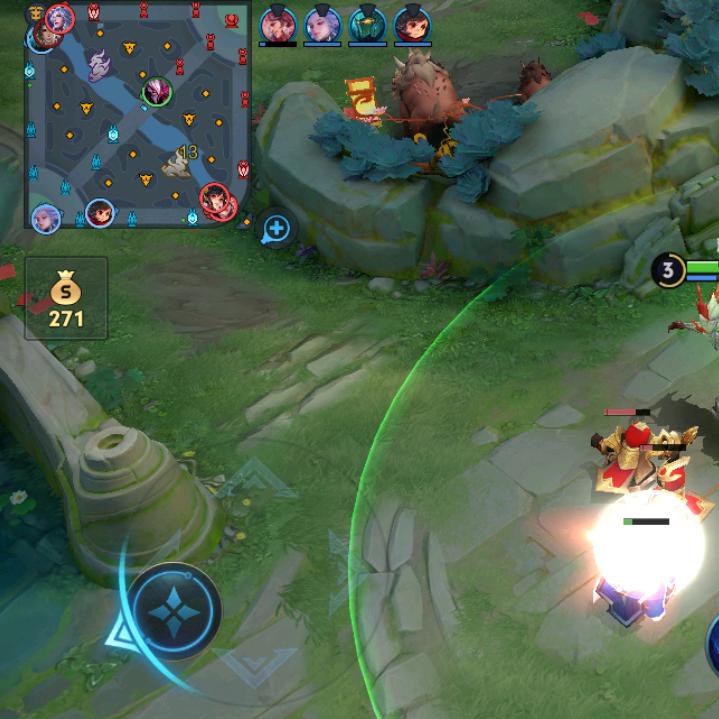
Task: Tap the virtual movement joystick
Action: click(x=176, y=612)
